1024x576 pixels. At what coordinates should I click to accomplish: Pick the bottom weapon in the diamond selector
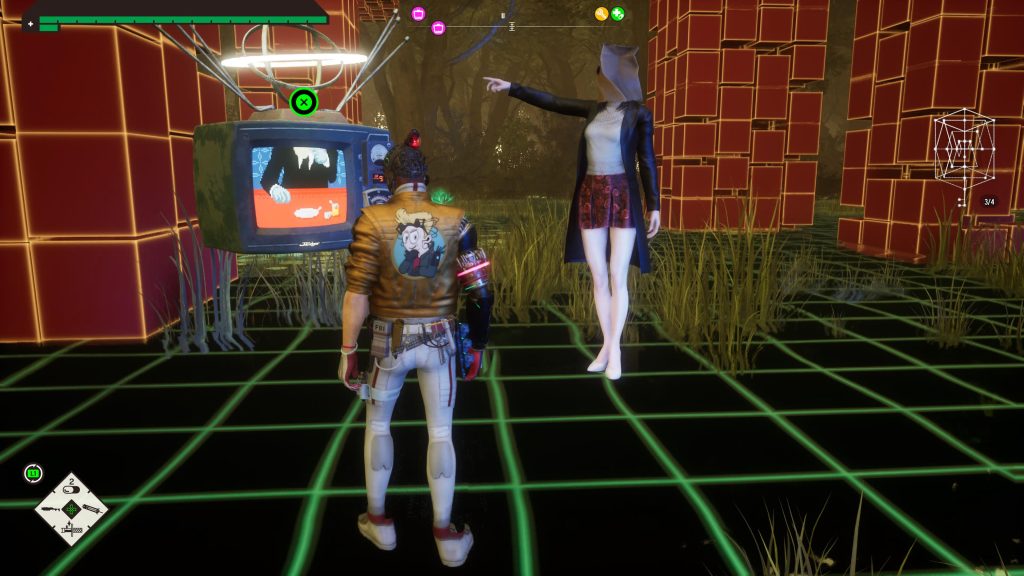tap(71, 529)
